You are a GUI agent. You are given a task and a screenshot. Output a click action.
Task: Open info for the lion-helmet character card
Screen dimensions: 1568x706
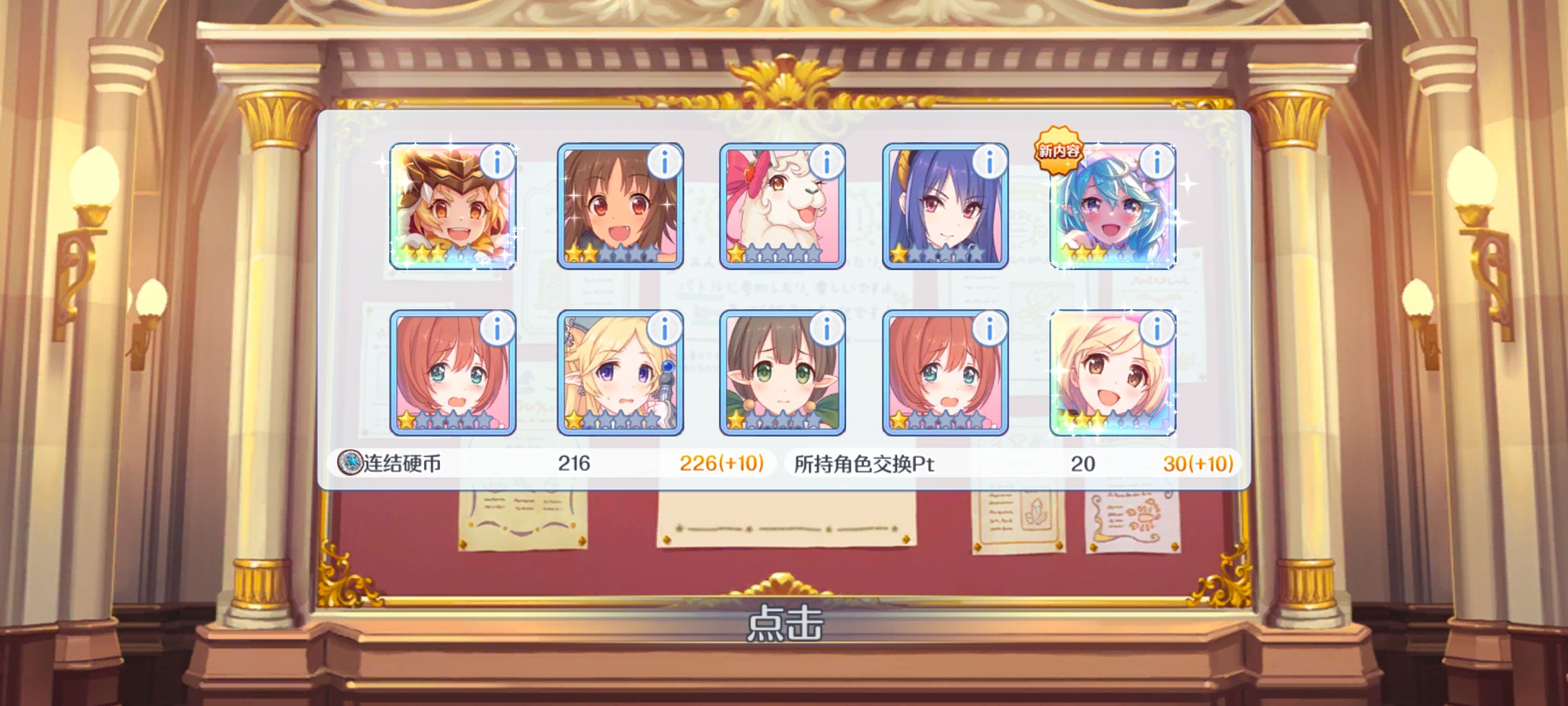point(498,160)
